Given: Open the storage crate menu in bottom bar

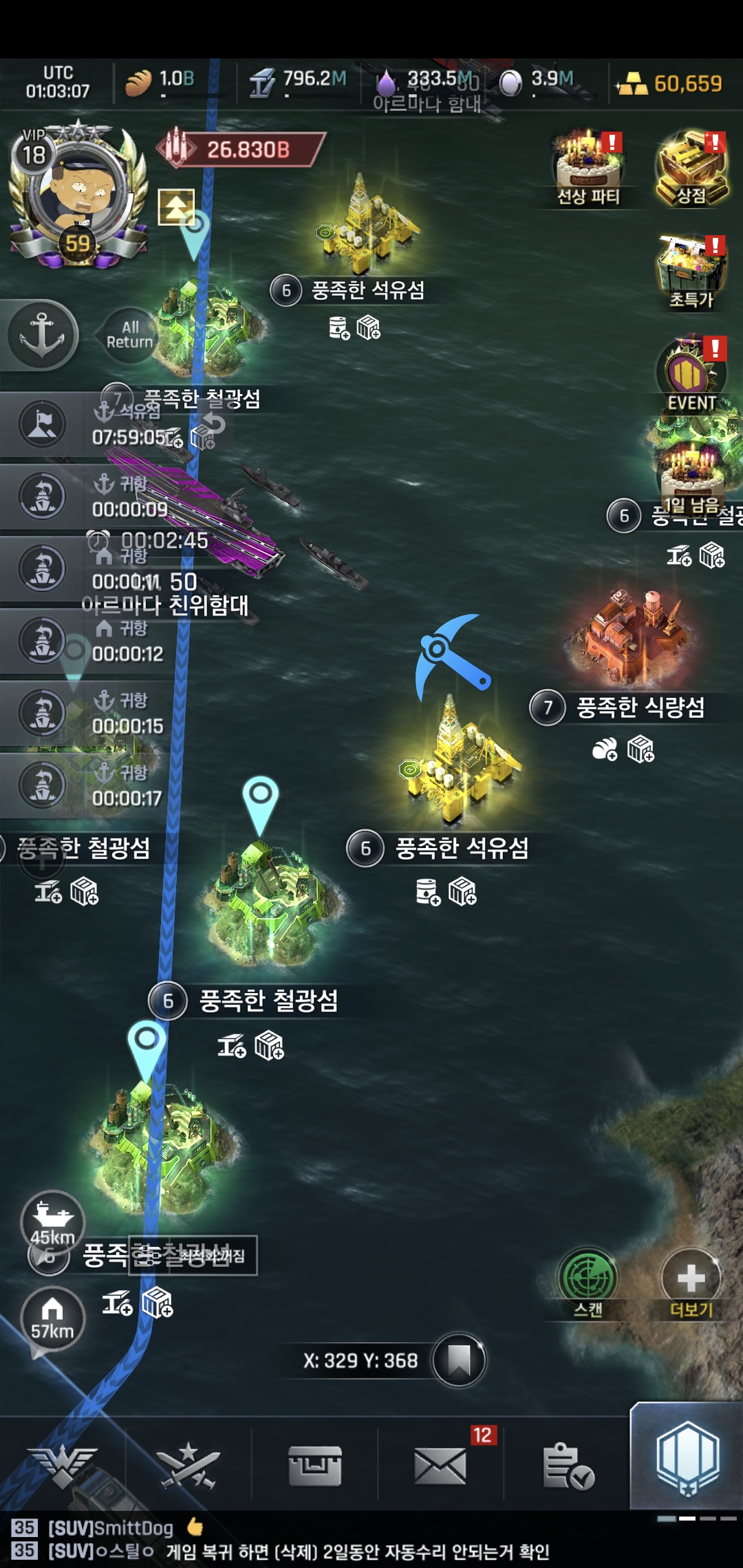Looking at the screenshot, I should (314, 1465).
